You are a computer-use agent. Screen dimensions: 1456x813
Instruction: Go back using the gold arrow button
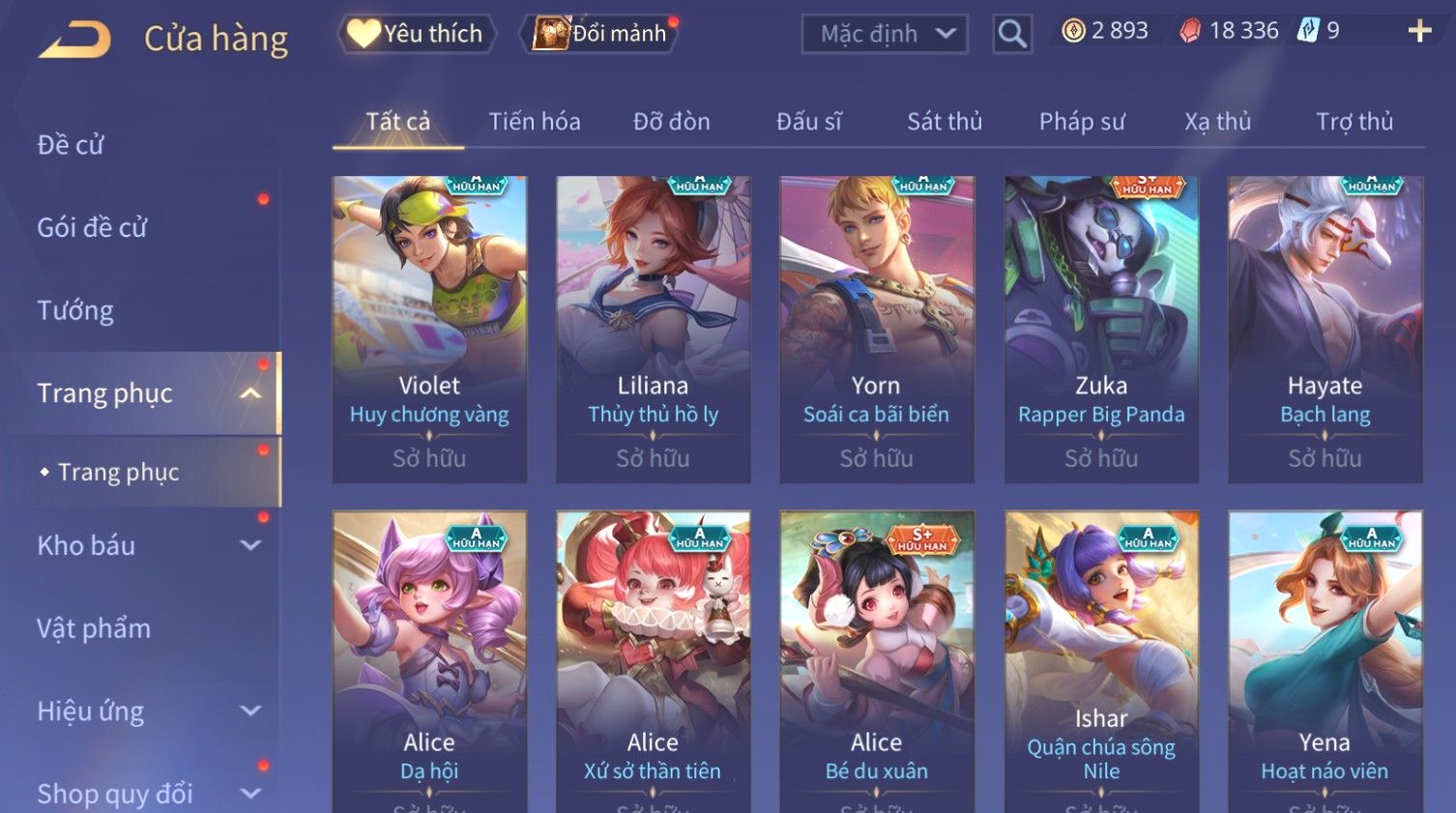pos(75,40)
